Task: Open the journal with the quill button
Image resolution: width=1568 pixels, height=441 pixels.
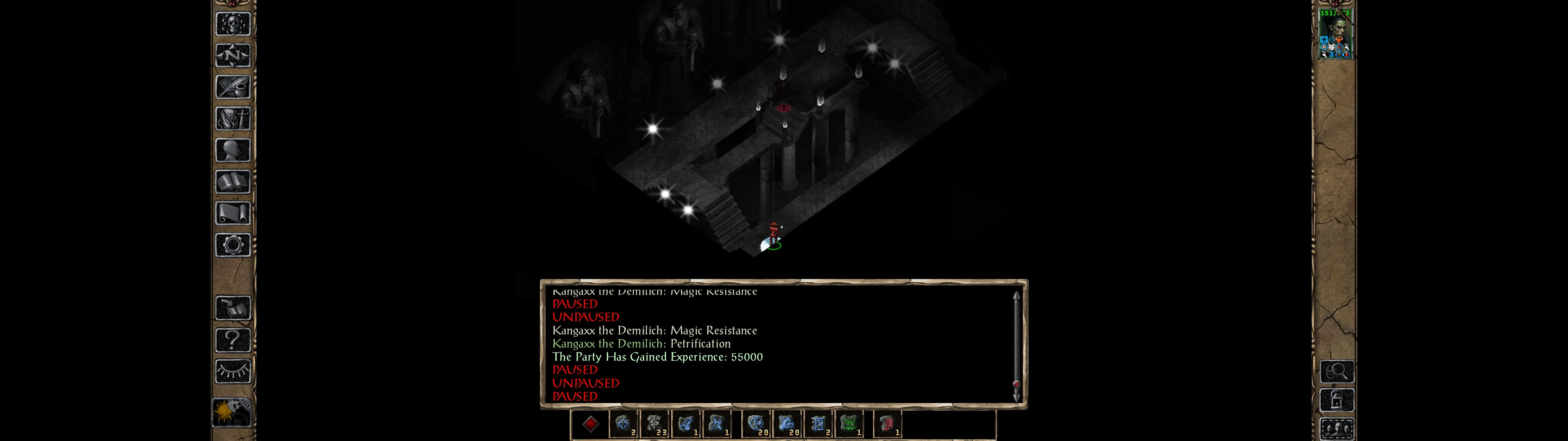Action: (232, 87)
